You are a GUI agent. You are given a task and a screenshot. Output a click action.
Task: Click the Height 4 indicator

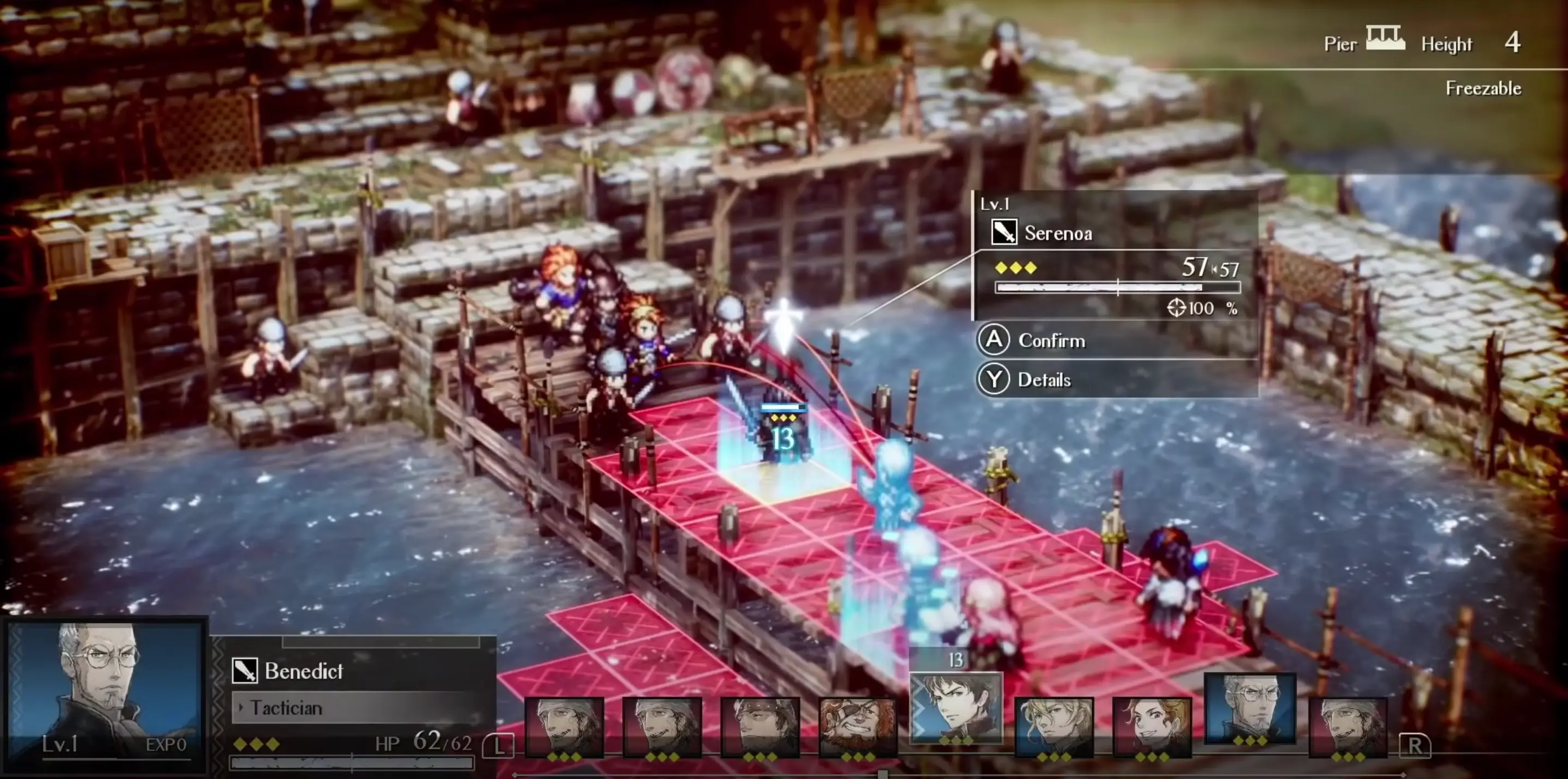[x=1514, y=41]
